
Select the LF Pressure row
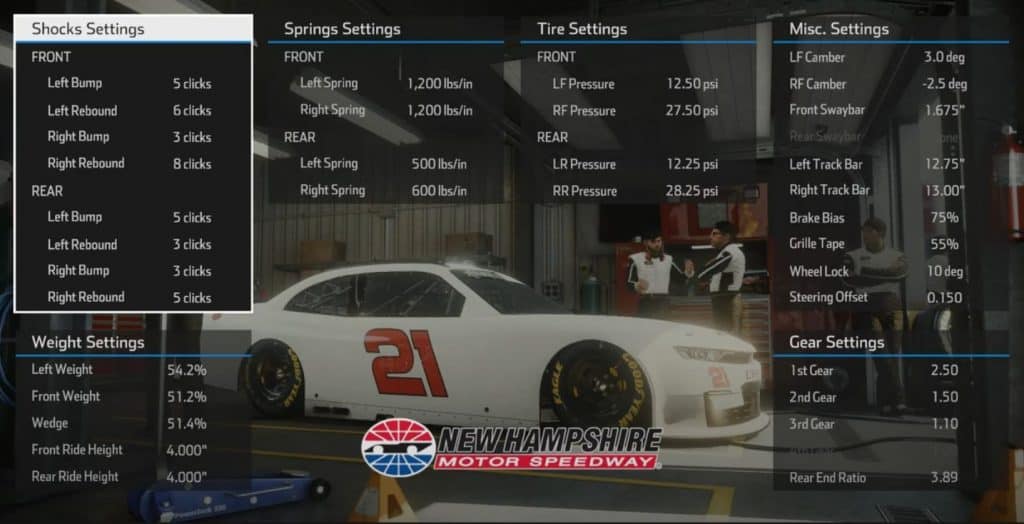634,84
